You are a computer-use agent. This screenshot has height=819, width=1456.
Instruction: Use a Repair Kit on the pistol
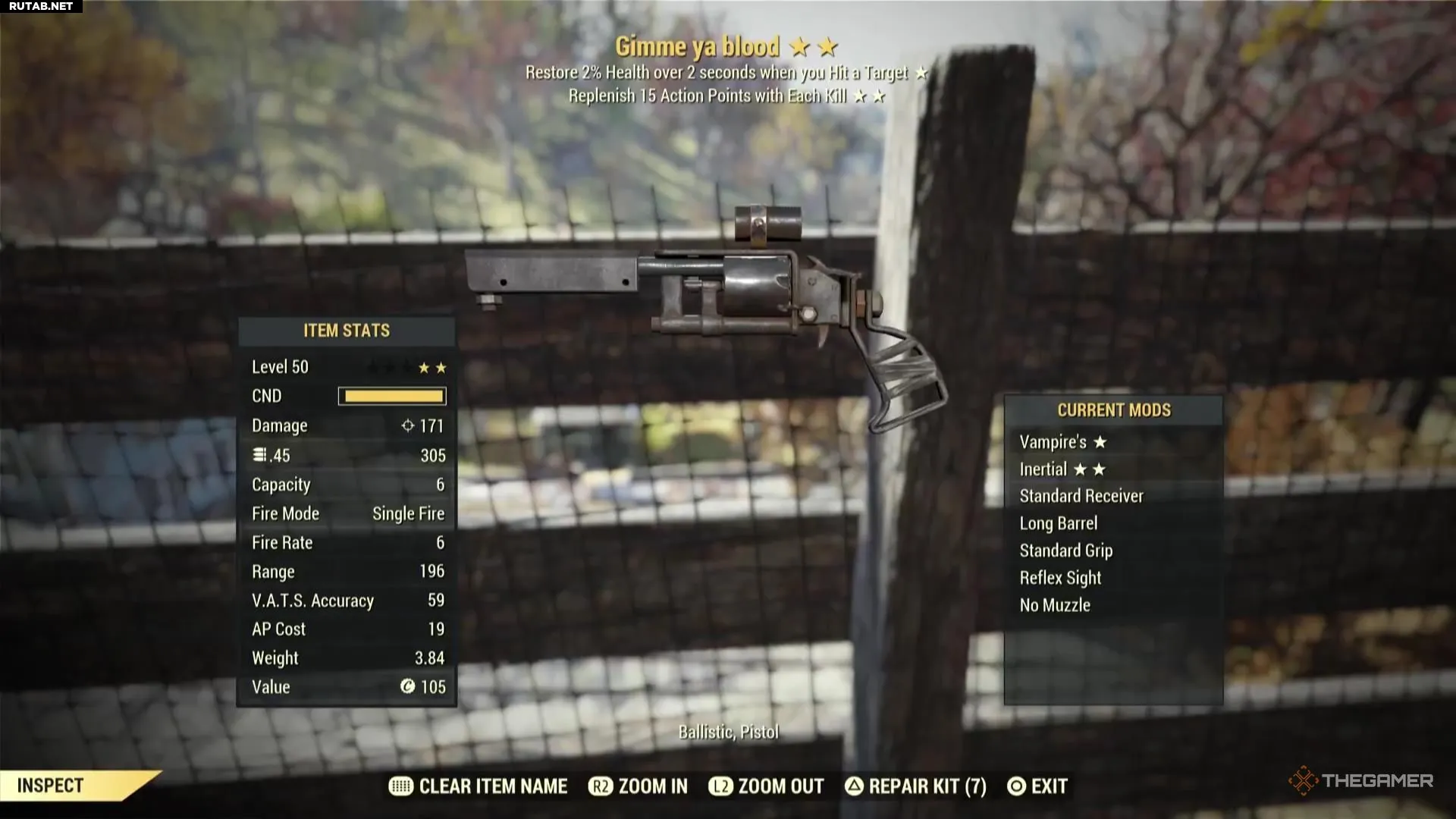point(915,786)
